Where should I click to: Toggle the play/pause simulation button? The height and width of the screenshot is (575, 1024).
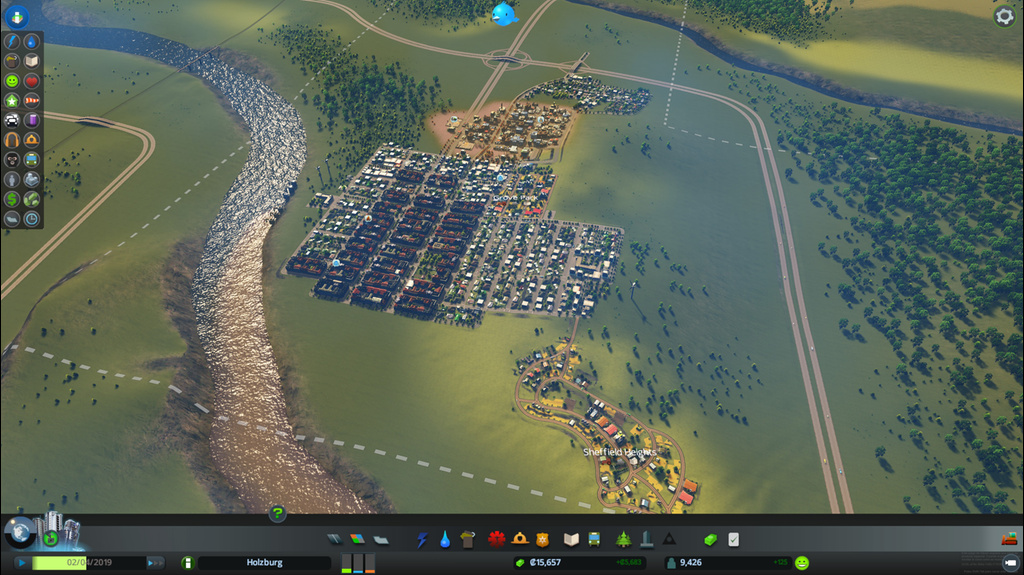click(x=21, y=563)
